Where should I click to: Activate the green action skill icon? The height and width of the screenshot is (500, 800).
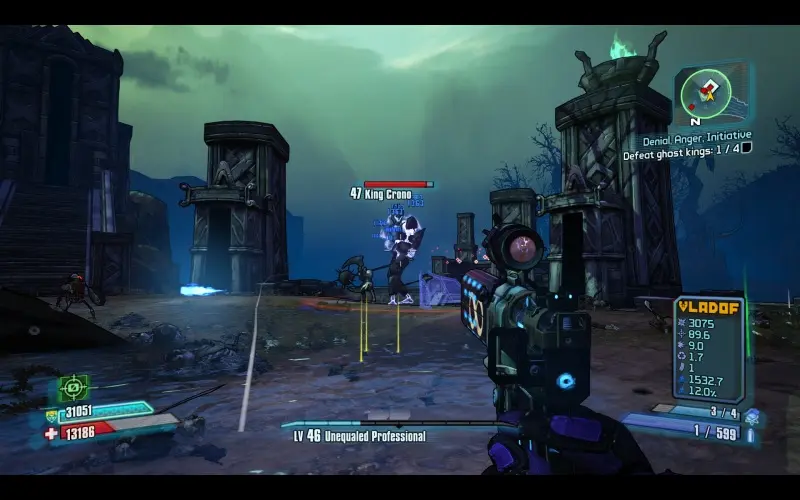pos(73,387)
